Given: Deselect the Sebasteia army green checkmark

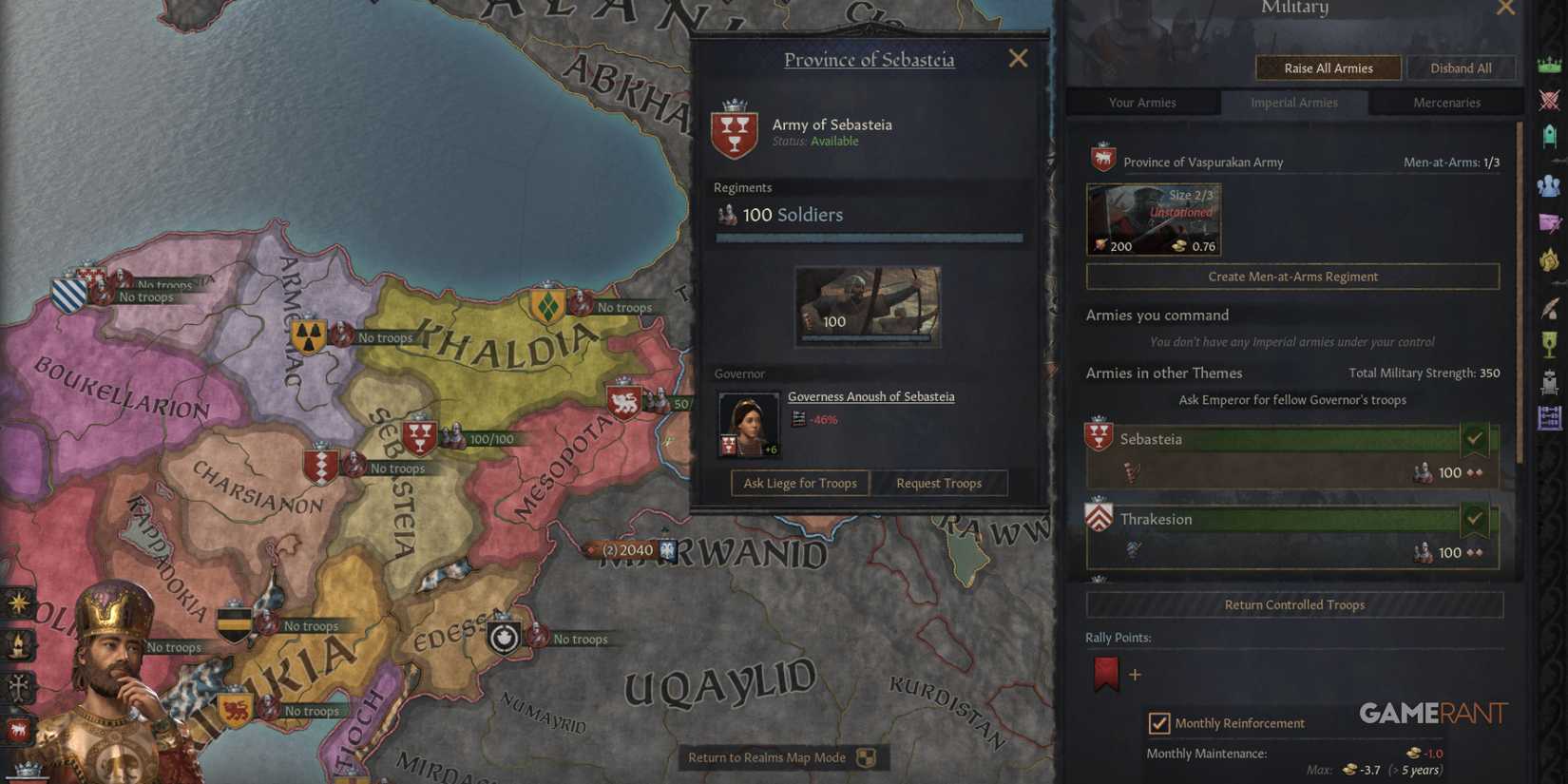Looking at the screenshot, I should (x=1475, y=438).
